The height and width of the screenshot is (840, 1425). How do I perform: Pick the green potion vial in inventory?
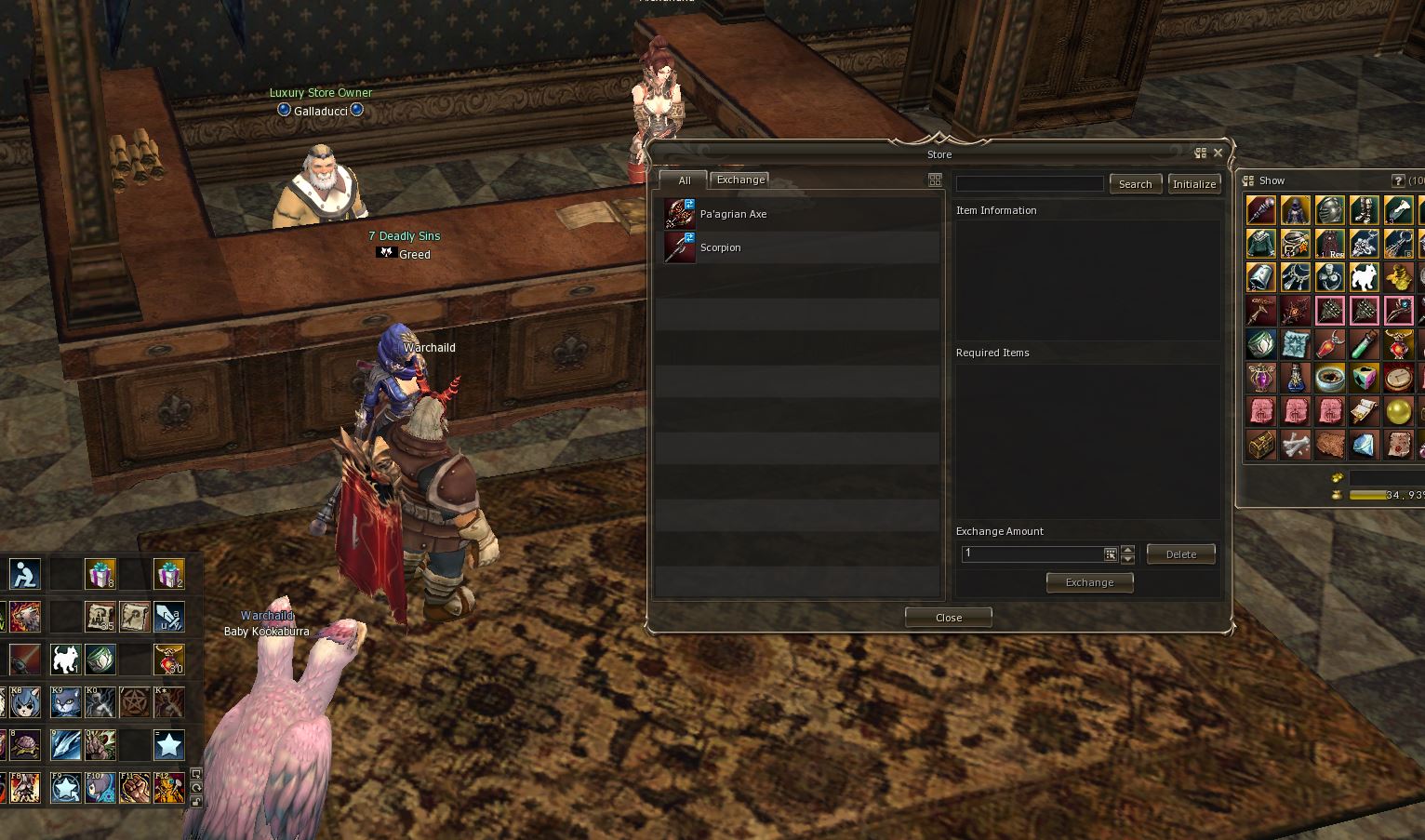(1365, 344)
